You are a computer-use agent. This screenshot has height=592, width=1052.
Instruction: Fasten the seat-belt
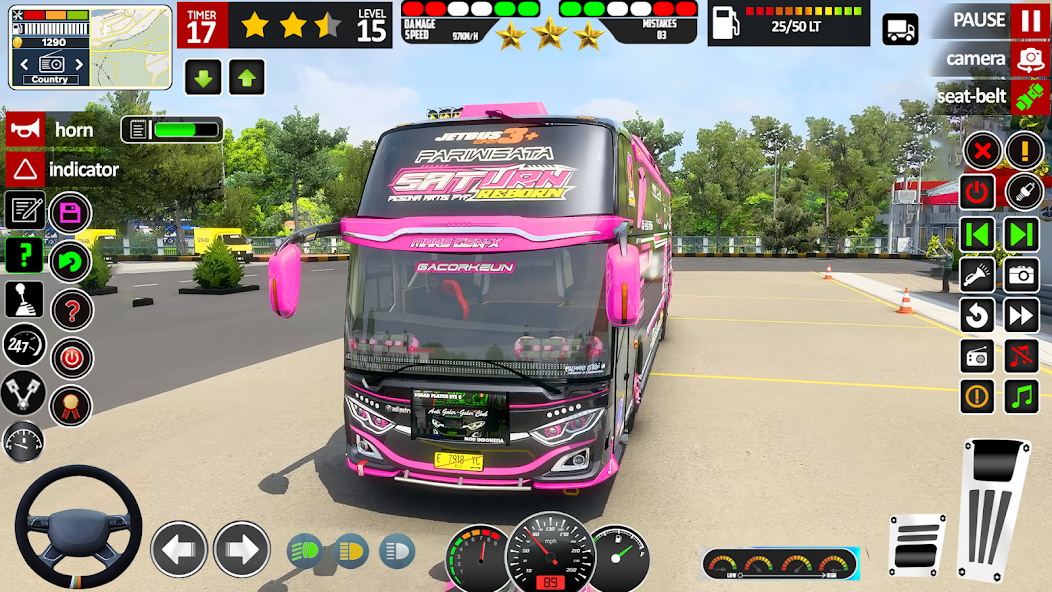(1029, 96)
